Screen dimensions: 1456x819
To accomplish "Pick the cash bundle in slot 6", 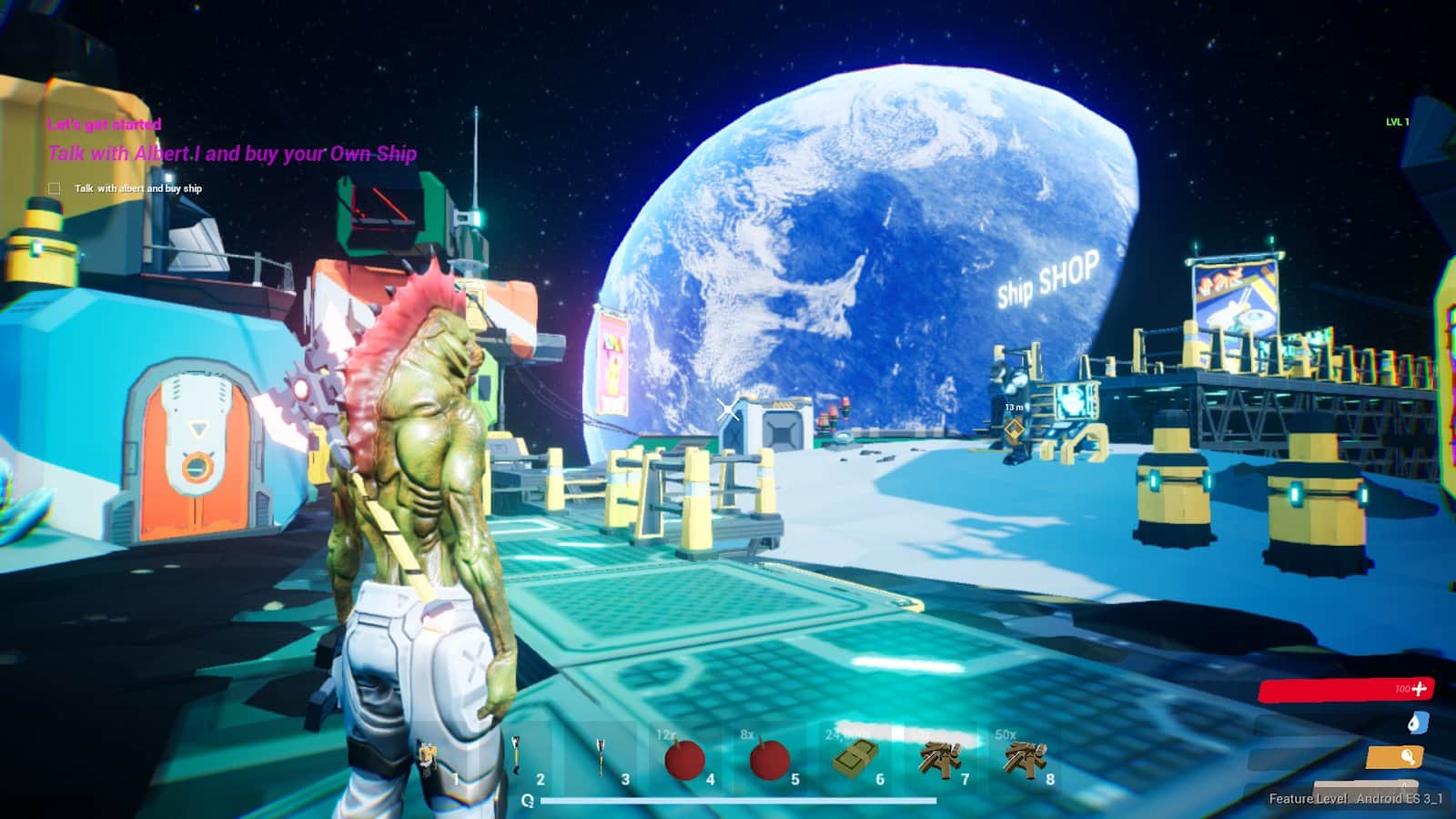I will 854,757.
